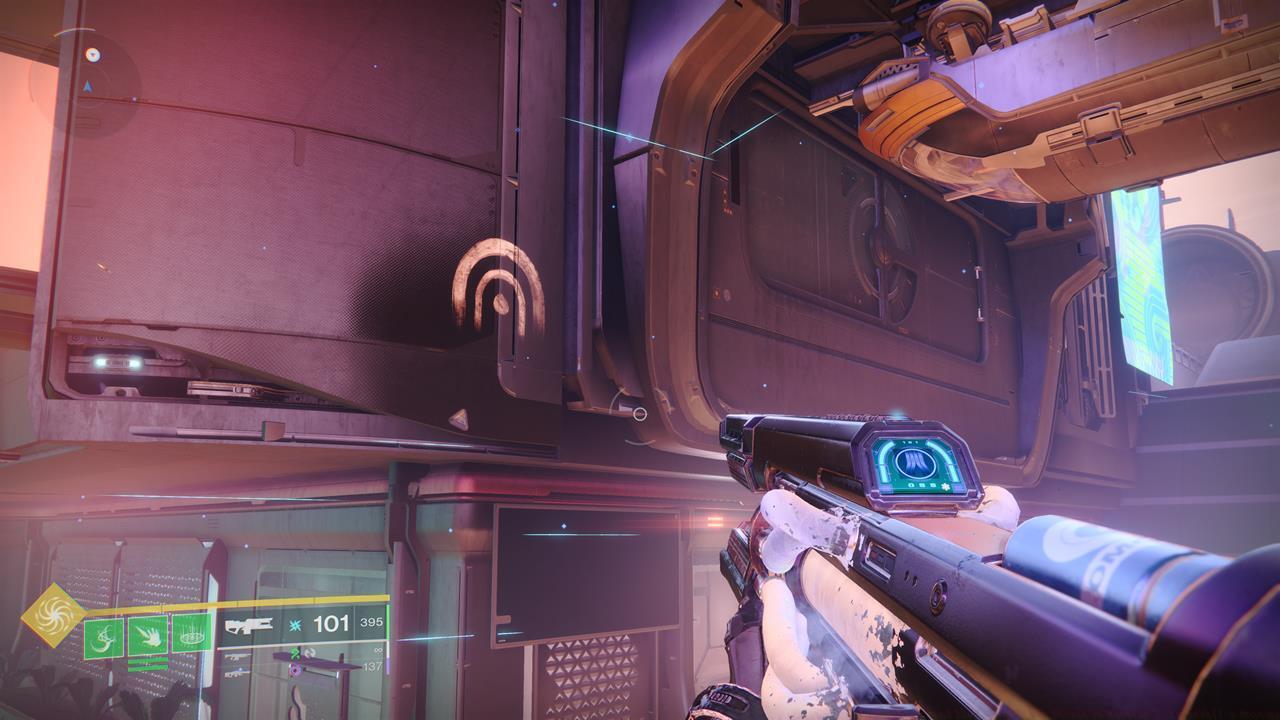Use the green rift class ability icon
This screenshot has width=1280, height=720.
click(191, 633)
